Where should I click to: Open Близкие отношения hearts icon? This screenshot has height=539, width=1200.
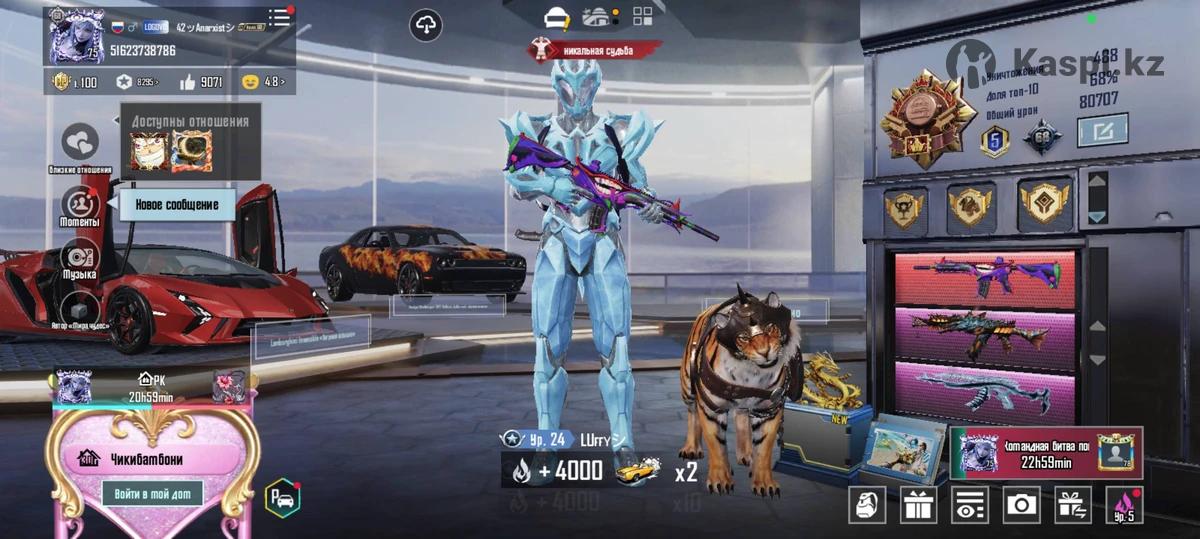pyautogui.click(x=81, y=143)
